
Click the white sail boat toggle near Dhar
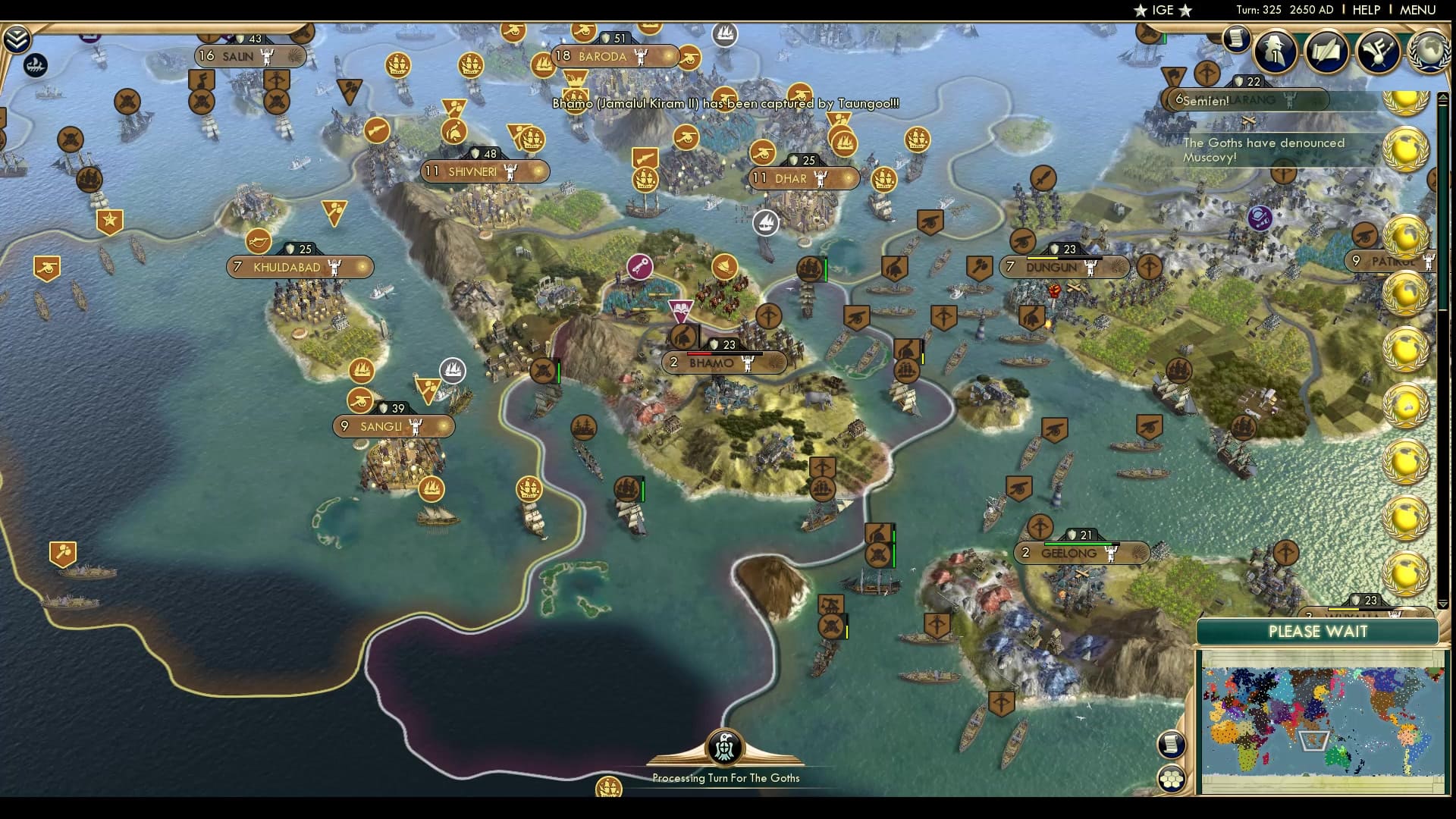(767, 222)
